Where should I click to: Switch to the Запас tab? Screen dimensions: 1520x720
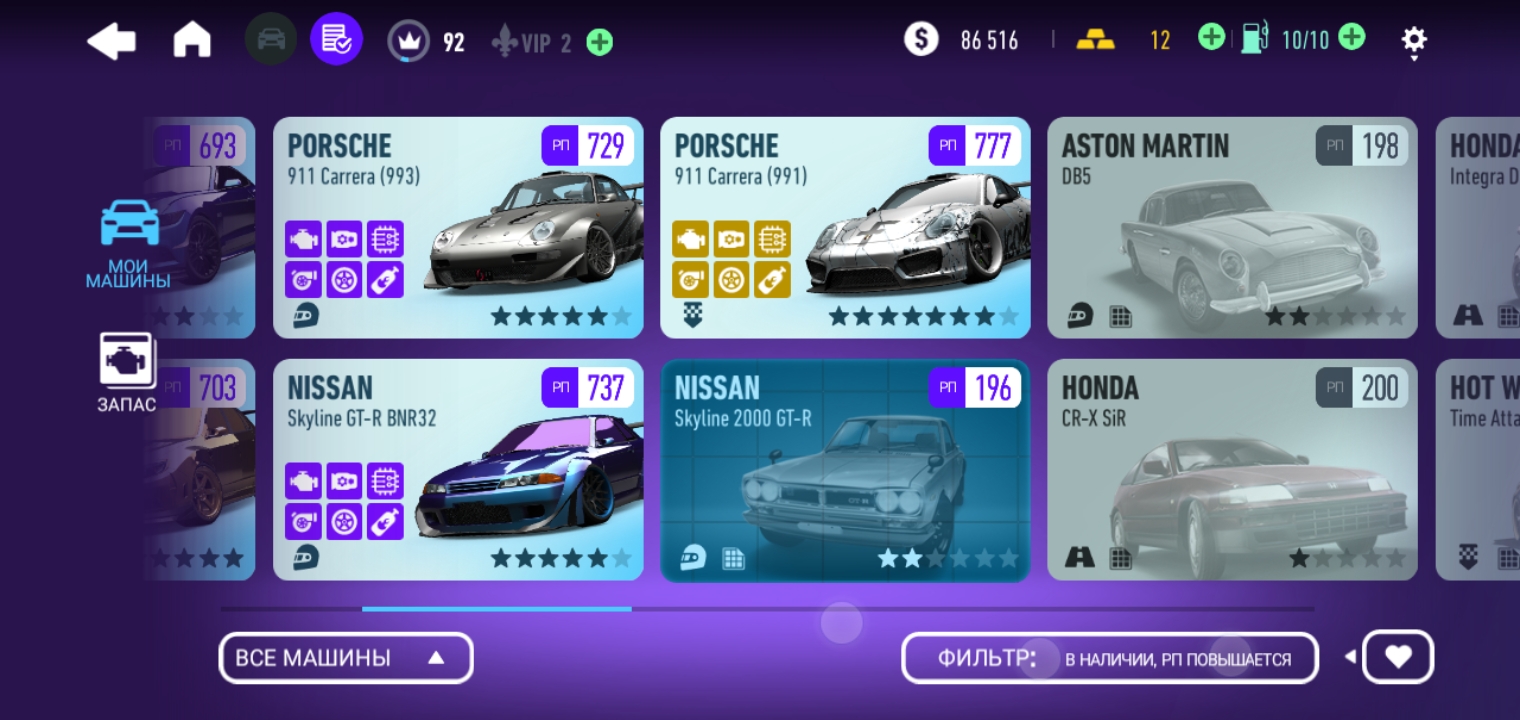pyautogui.click(x=126, y=372)
